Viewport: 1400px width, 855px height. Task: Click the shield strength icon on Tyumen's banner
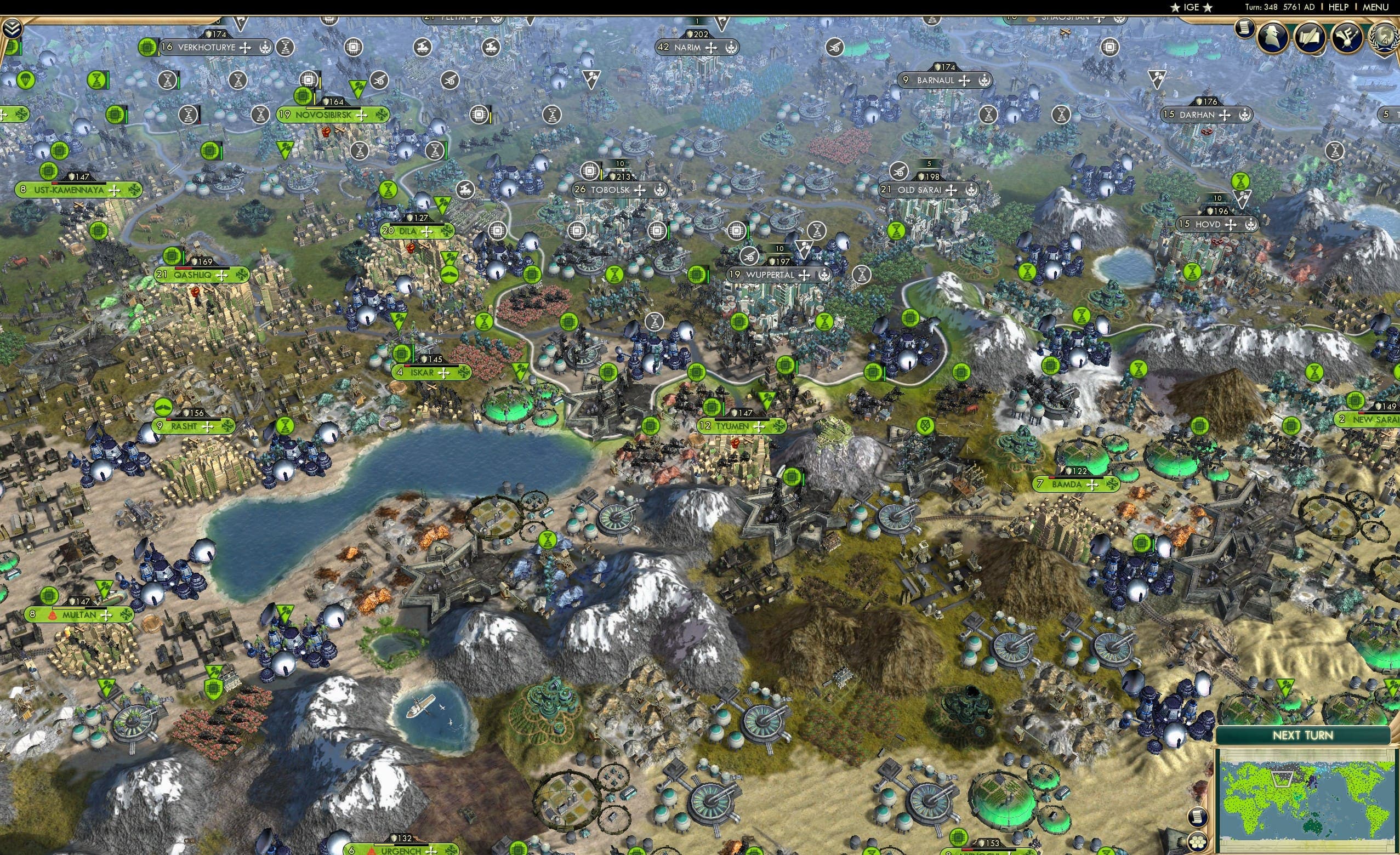pos(735,414)
